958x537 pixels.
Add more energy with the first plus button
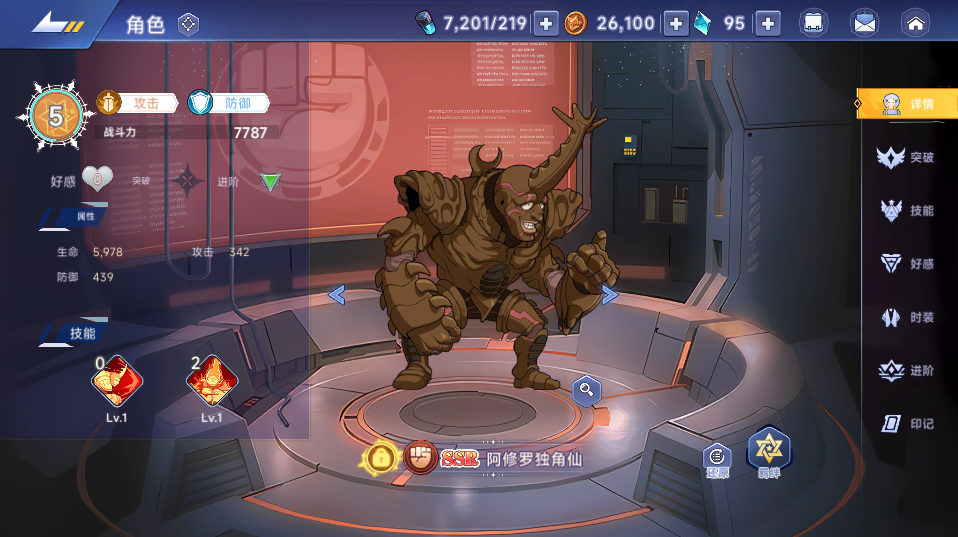(545, 23)
